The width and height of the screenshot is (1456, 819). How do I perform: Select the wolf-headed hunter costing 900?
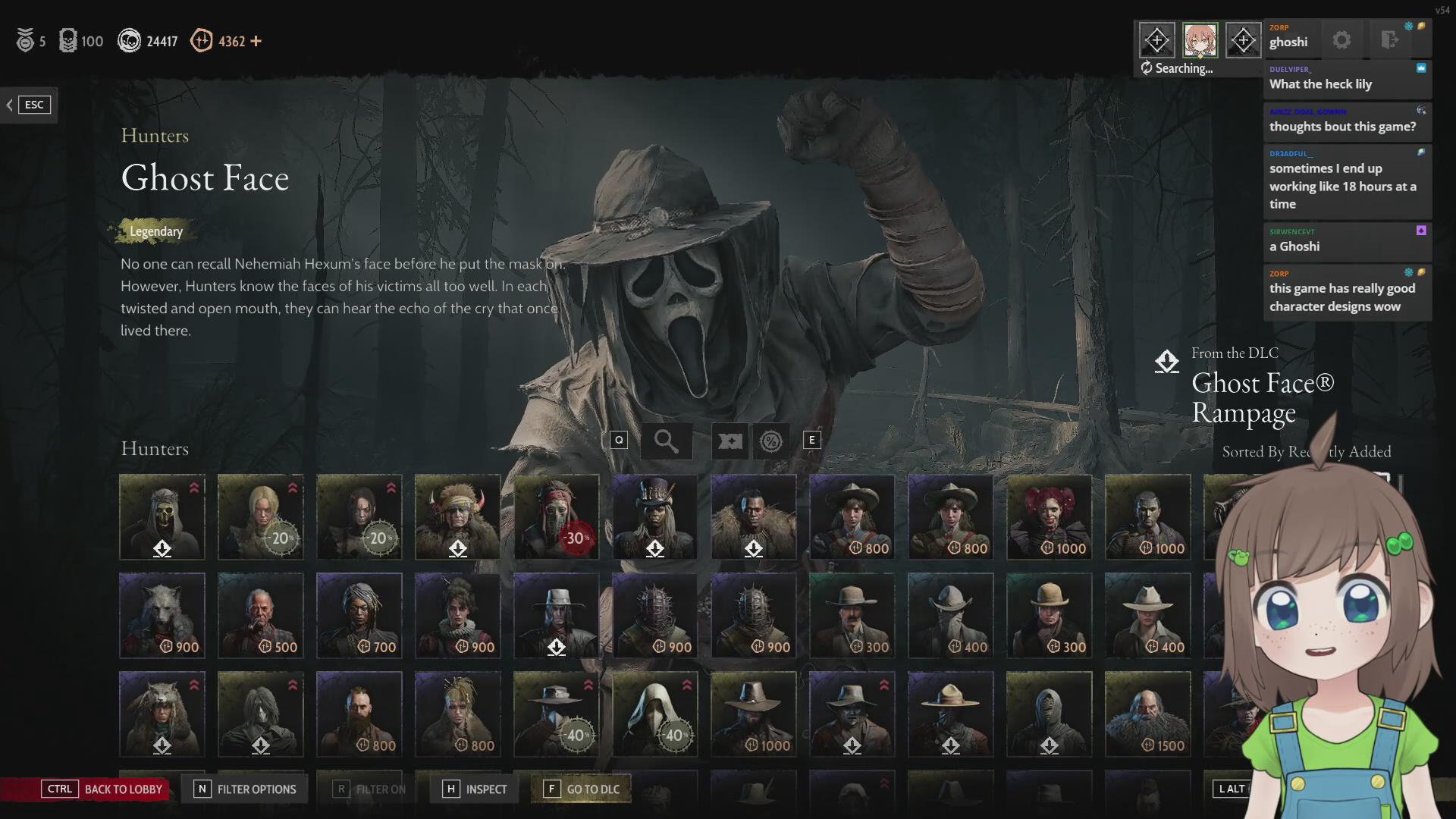162,616
